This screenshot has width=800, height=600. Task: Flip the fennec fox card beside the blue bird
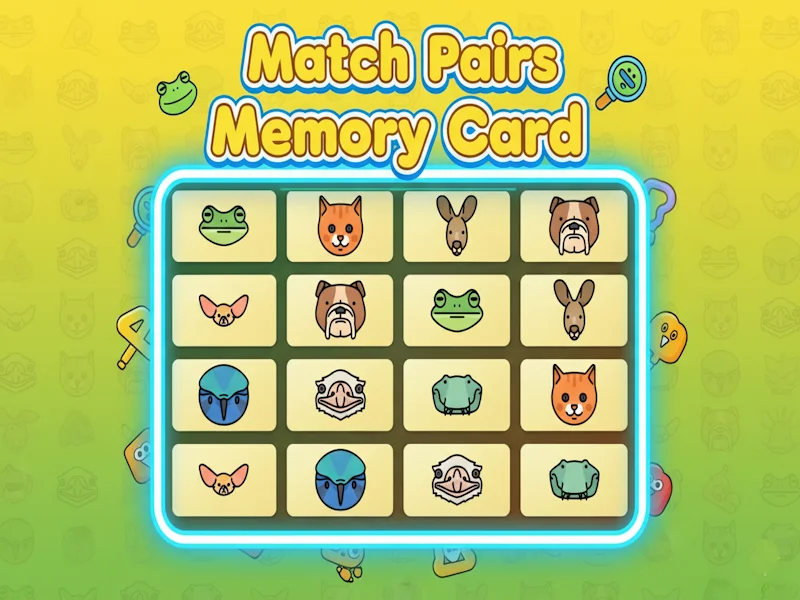pos(224,480)
